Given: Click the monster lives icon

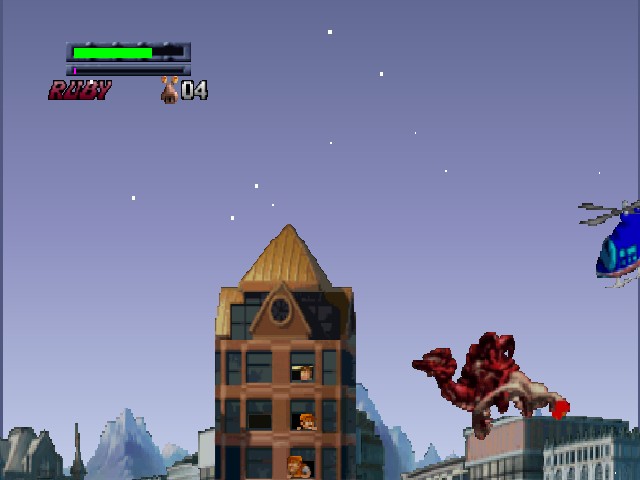Looking at the screenshot, I should pos(170,90).
